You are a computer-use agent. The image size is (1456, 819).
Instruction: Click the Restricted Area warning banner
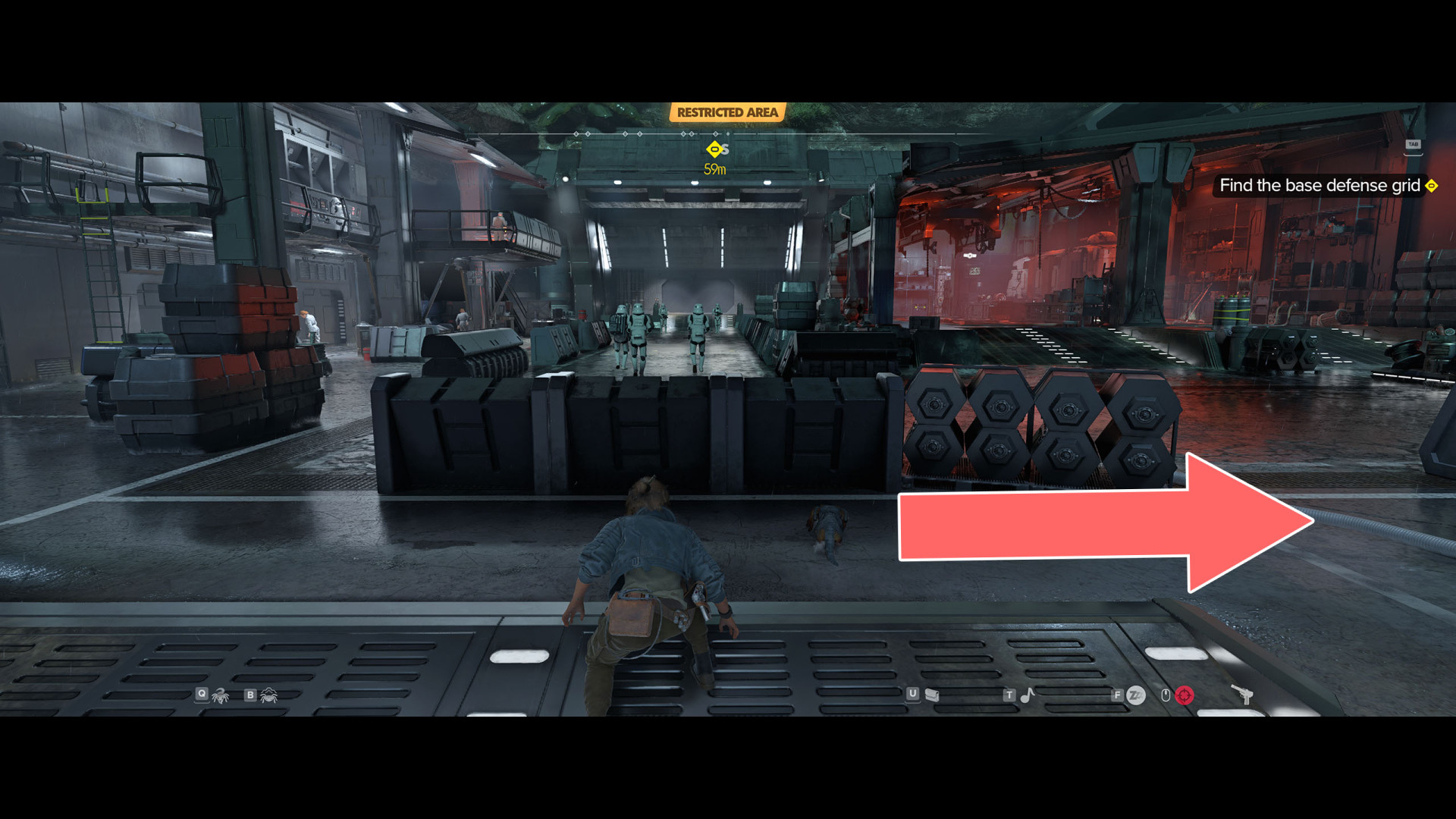(x=727, y=113)
